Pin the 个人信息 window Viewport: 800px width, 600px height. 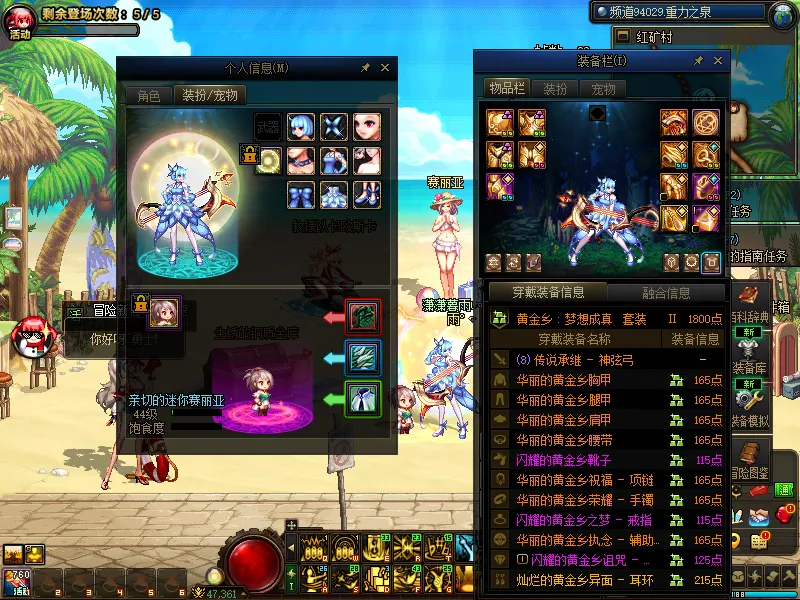coord(366,68)
